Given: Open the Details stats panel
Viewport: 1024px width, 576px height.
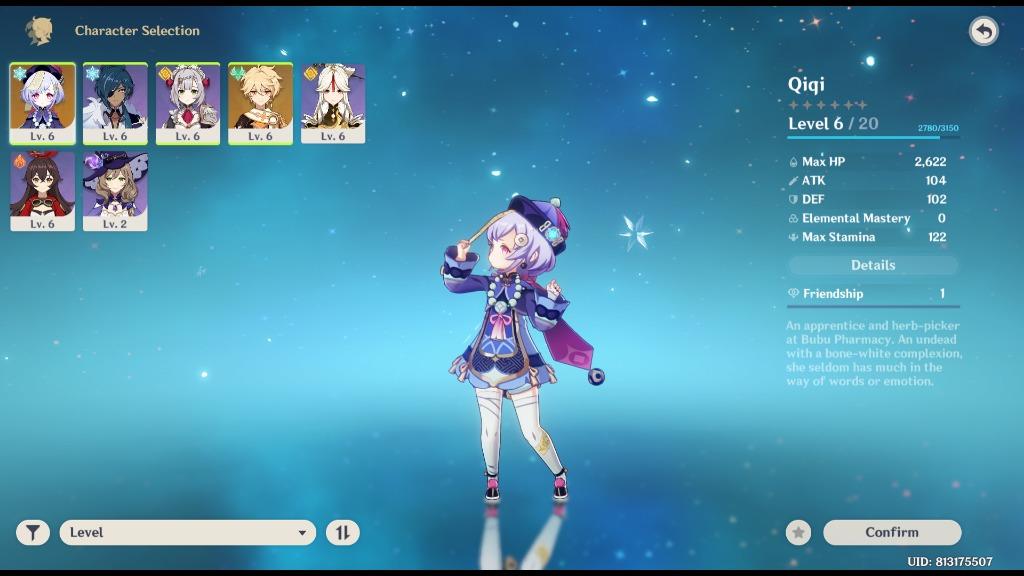Looking at the screenshot, I should click(x=873, y=265).
